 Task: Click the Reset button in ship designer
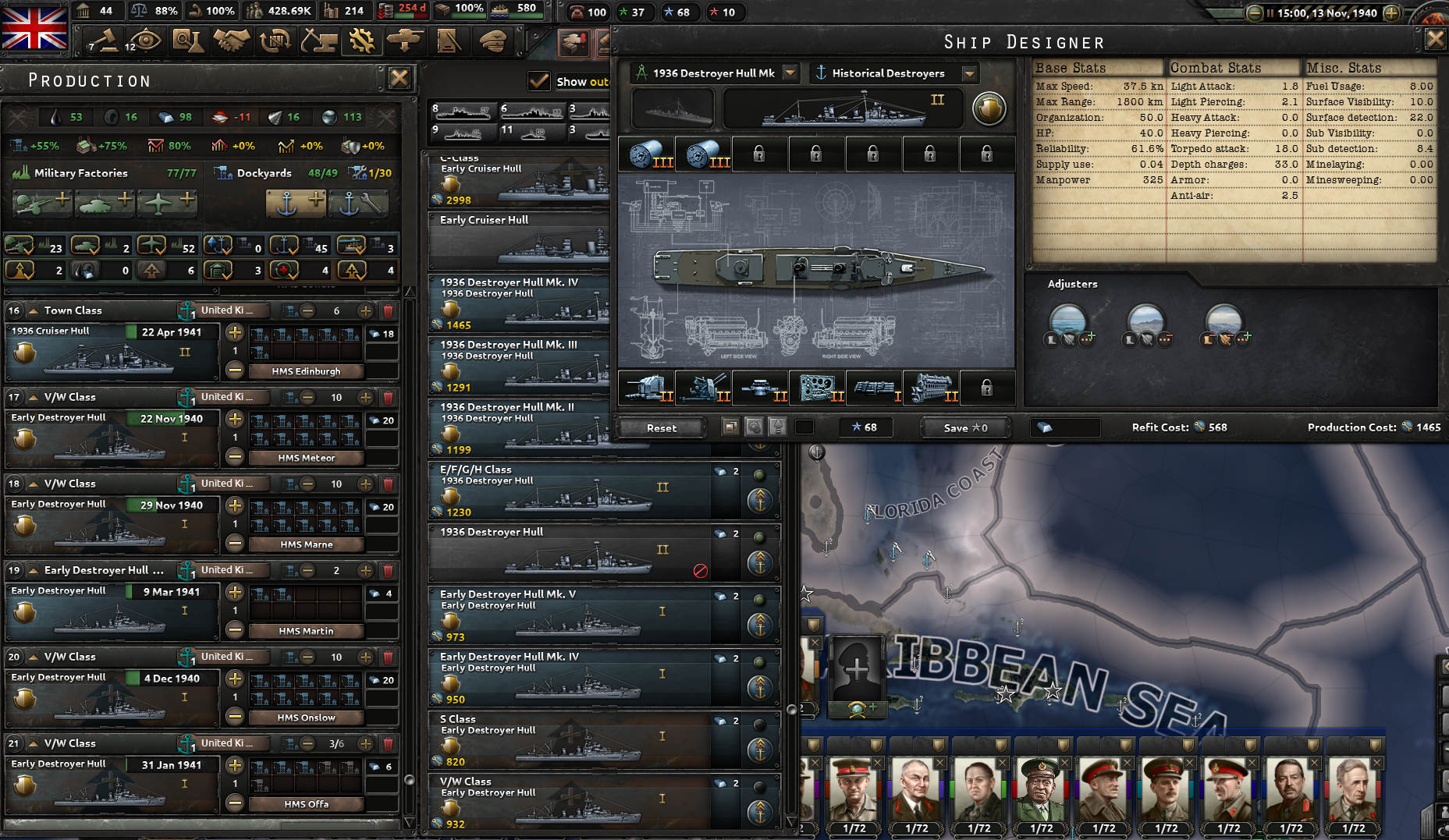pos(662,427)
